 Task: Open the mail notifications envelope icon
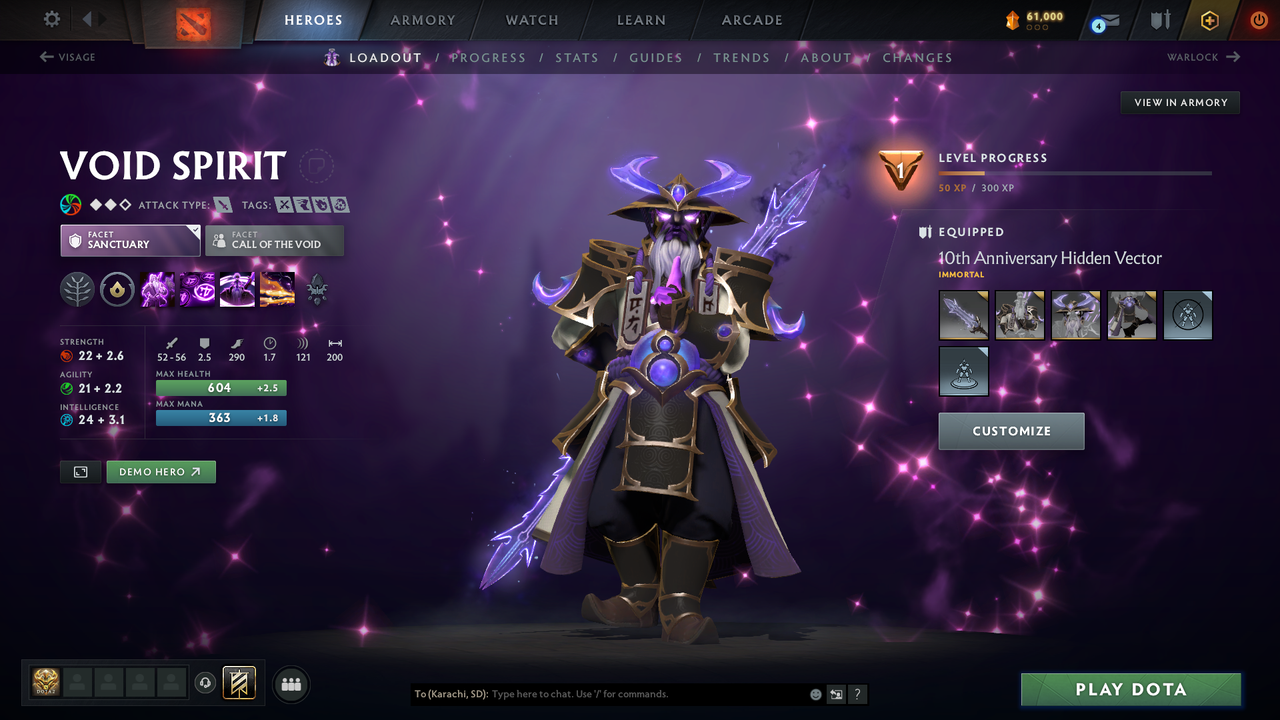pos(1106,20)
